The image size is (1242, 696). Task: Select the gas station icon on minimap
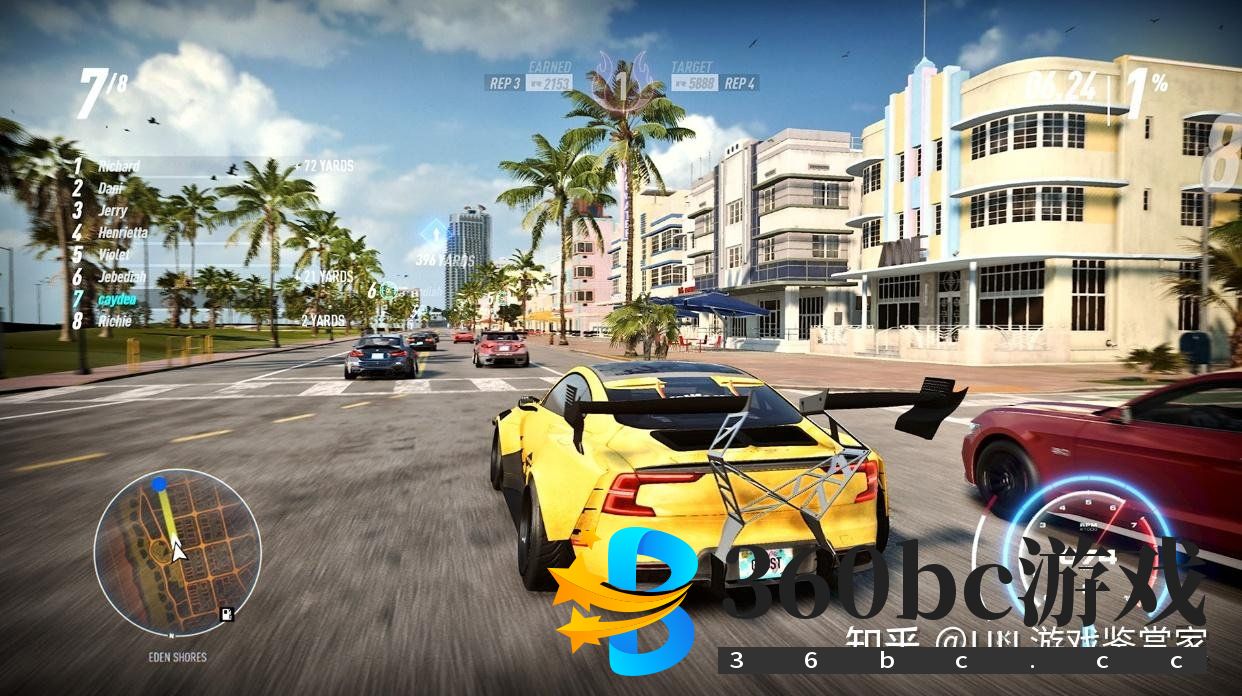click(228, 614)
